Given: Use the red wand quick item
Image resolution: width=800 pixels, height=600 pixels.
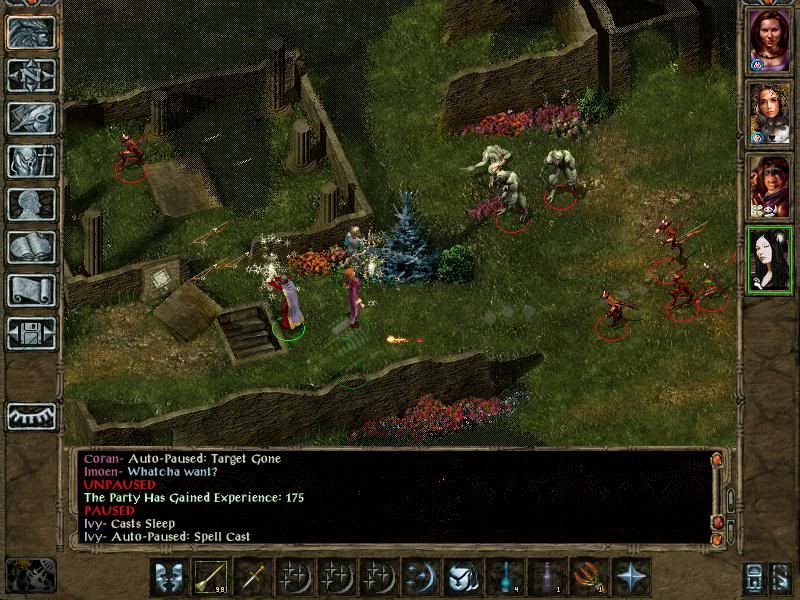Looking at the screenshot, I should coord(590,577).
